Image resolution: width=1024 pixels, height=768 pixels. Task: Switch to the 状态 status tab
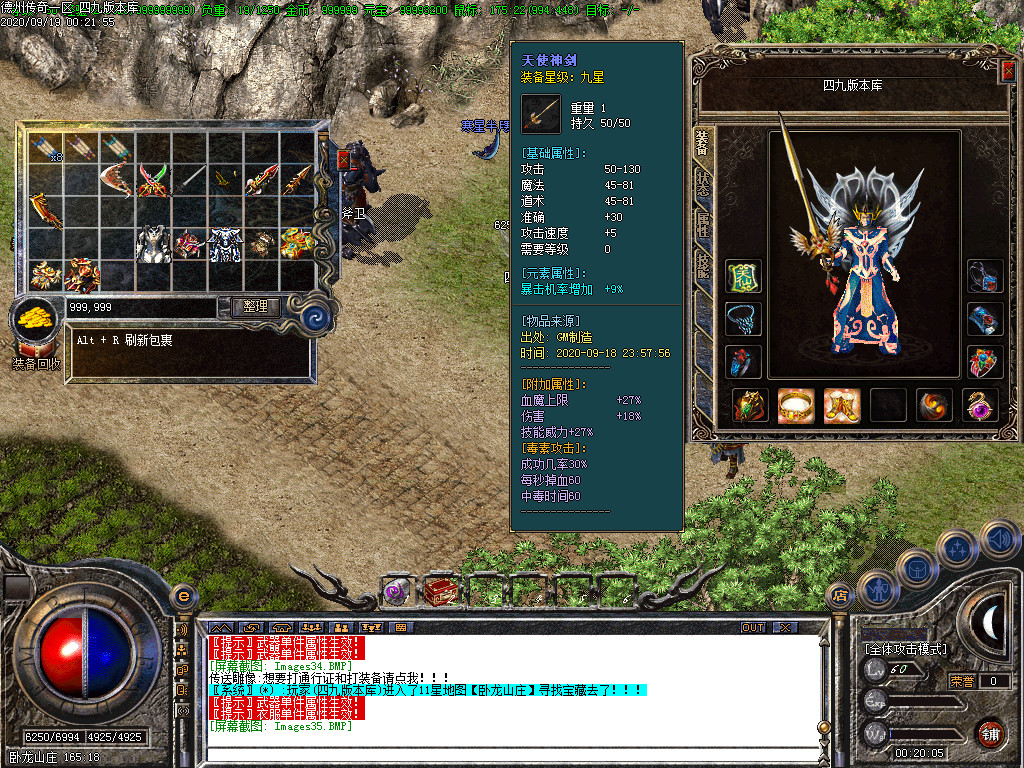pos(703,185)
